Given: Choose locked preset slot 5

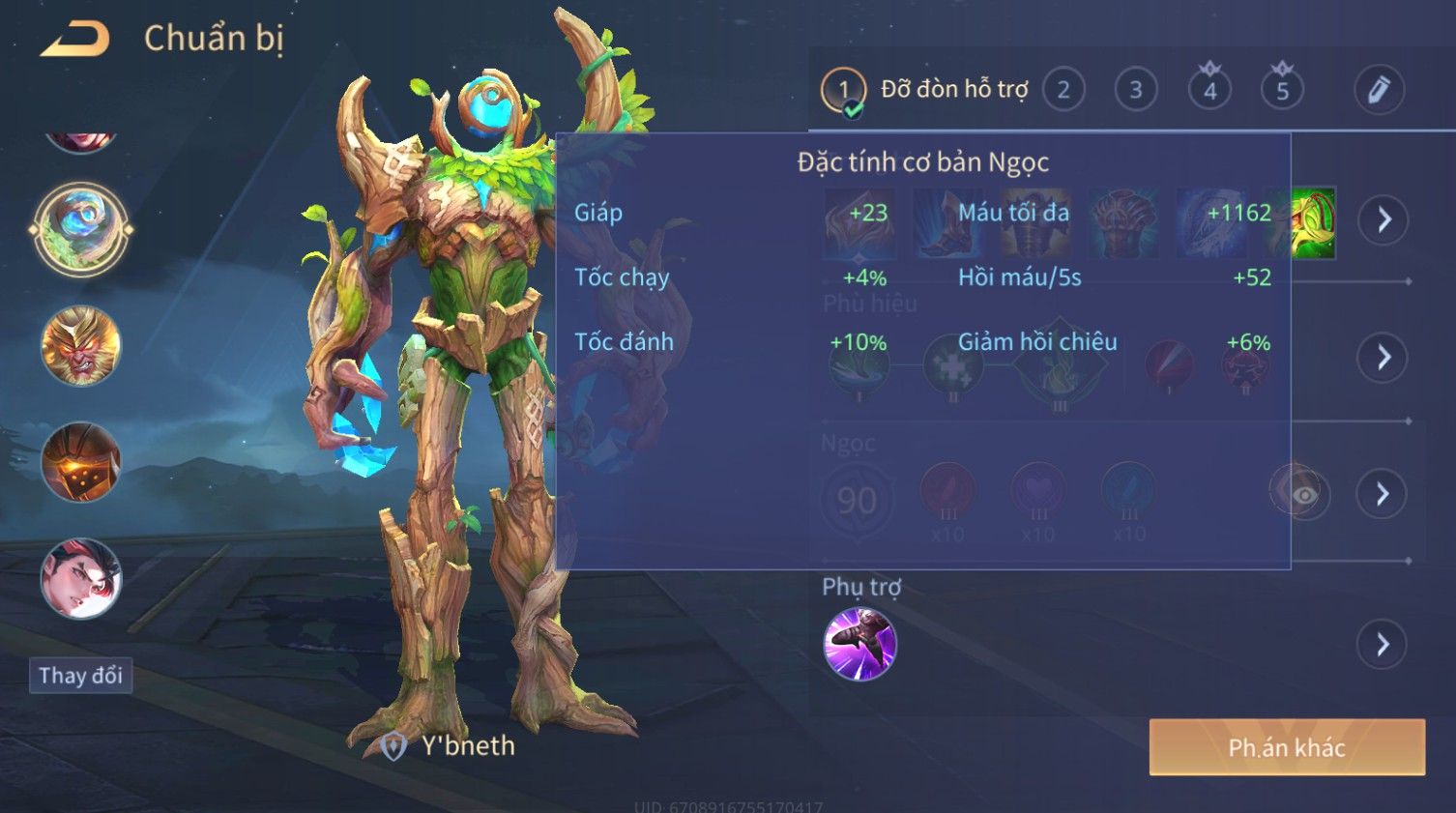Looking at the screenshot, I should [x=1282, y=91].
